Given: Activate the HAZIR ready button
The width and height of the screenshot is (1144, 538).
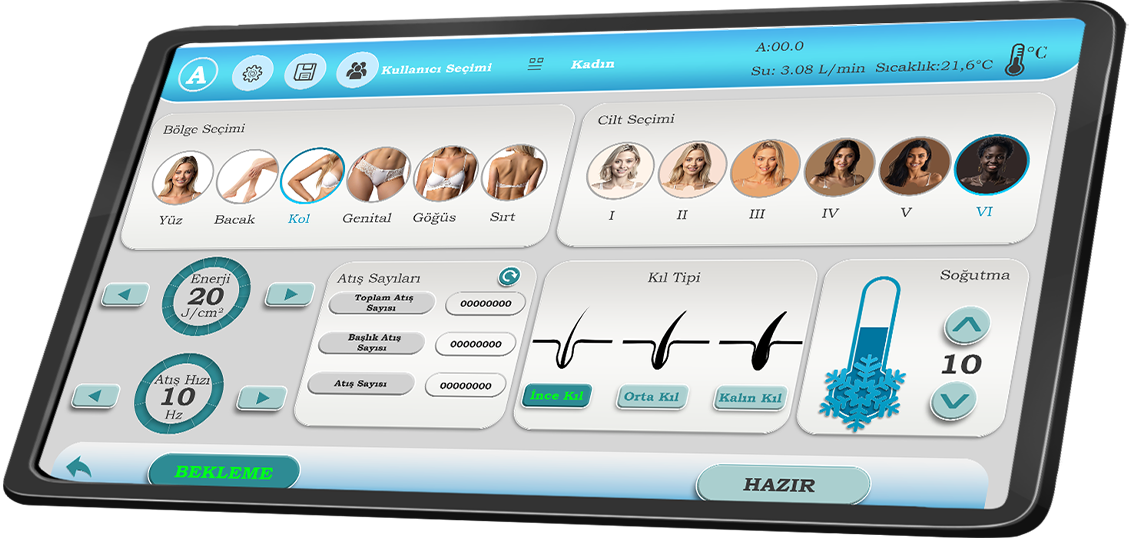Looking at the screenshot, I should [x=781, y=486].
